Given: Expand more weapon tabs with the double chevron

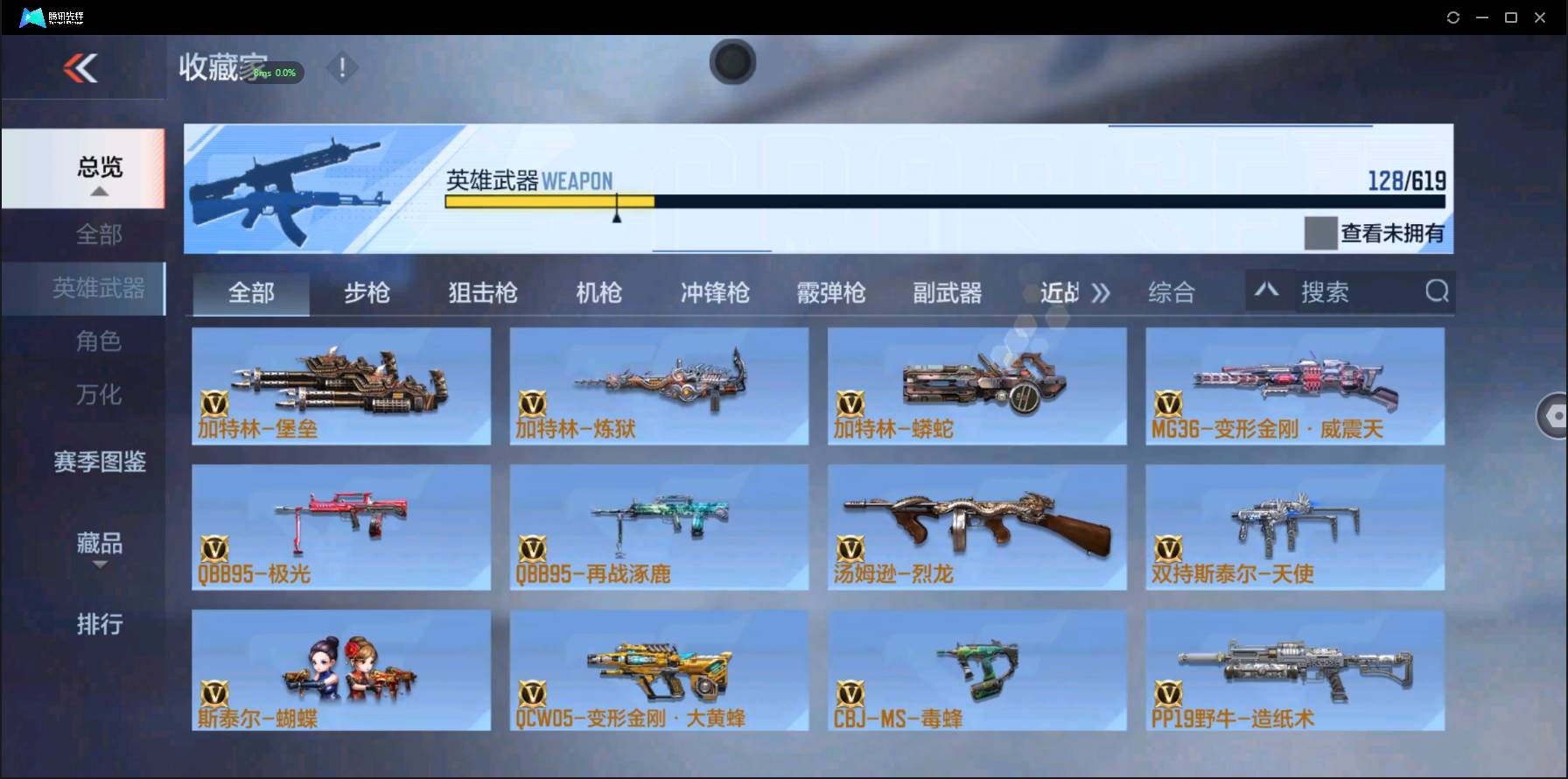Looking at the screenshot, I should click(1102, 292).
